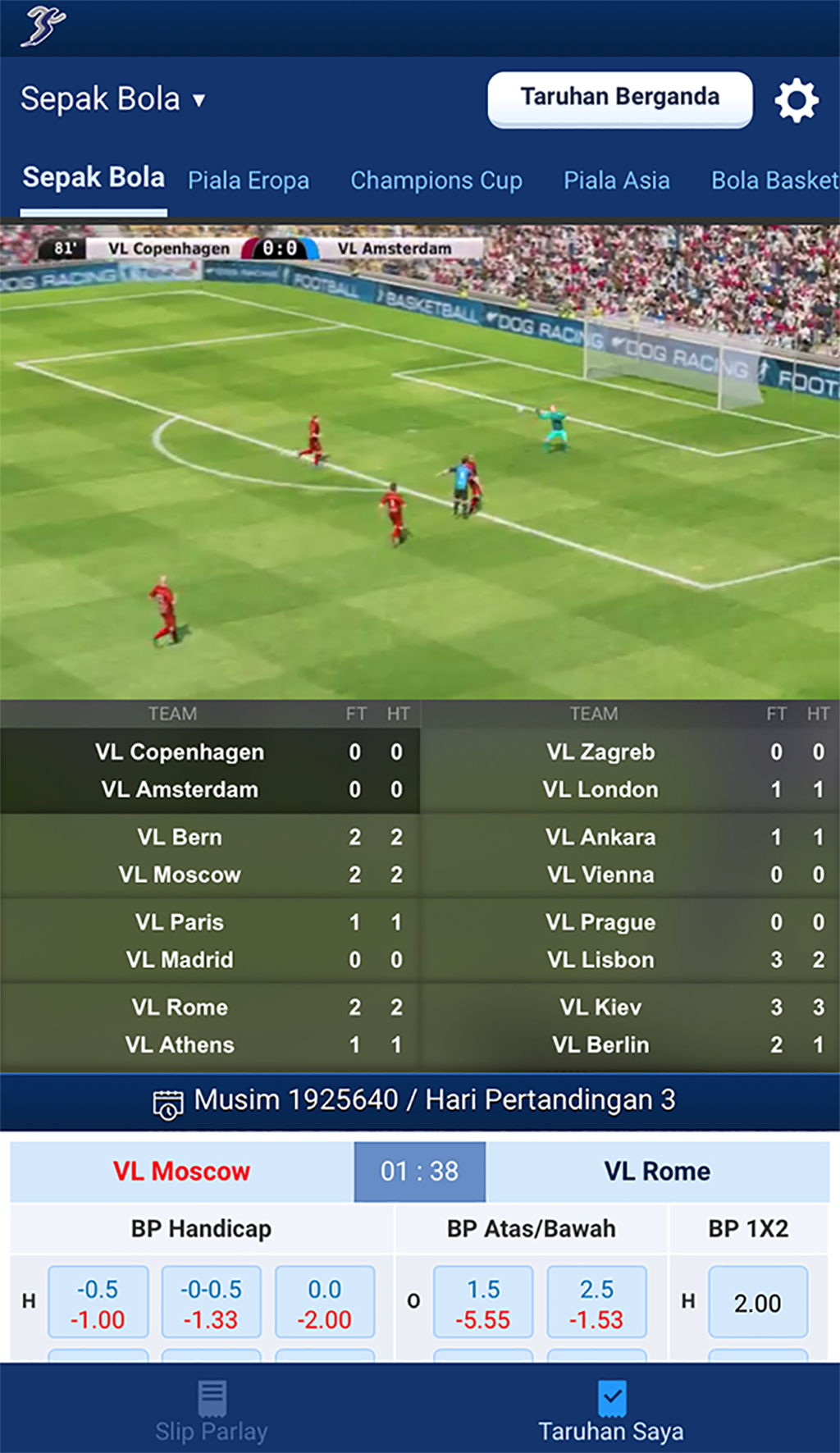Select the VL Paris vs VL Madrid match
Screen dimensions: 840x1453
[210, 941]
